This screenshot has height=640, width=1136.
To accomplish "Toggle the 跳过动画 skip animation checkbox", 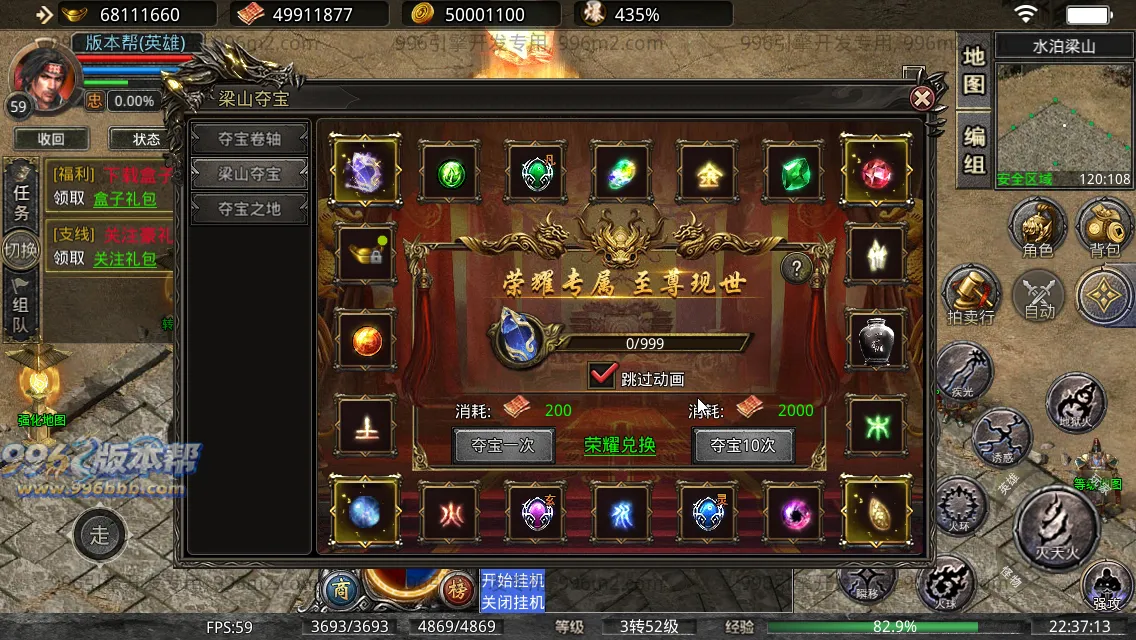I will (603, 377).
